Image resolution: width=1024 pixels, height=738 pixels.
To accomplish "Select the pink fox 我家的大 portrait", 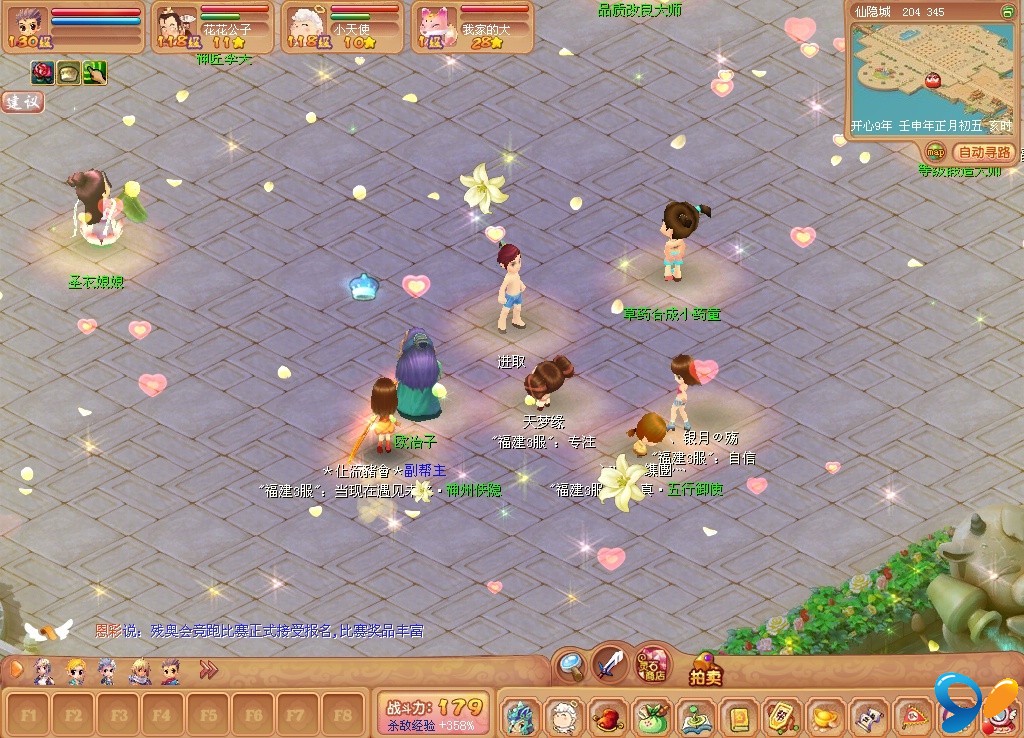I will 435,27.
